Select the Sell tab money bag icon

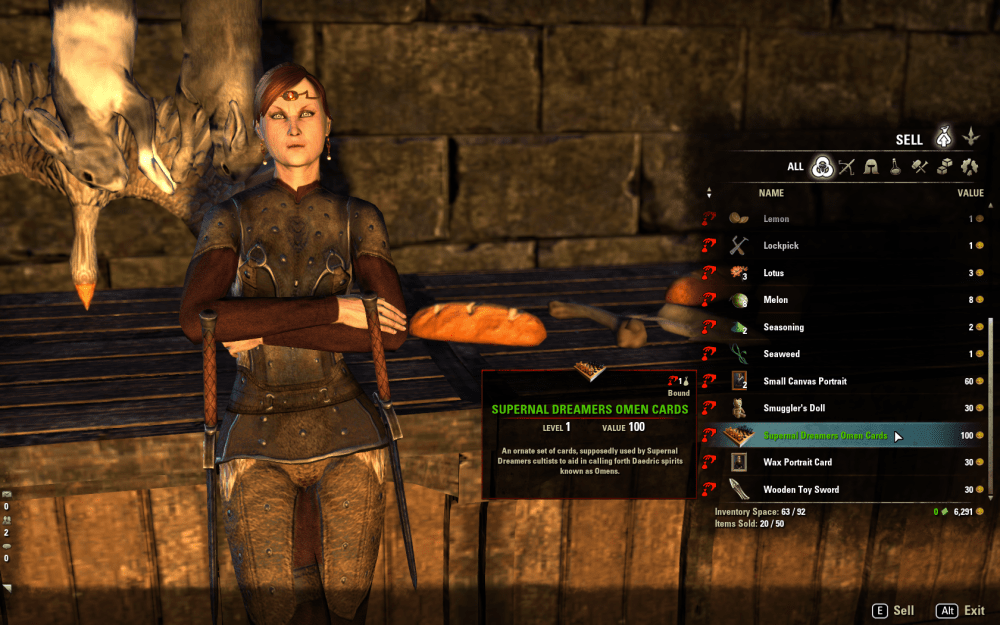[942, 138]
